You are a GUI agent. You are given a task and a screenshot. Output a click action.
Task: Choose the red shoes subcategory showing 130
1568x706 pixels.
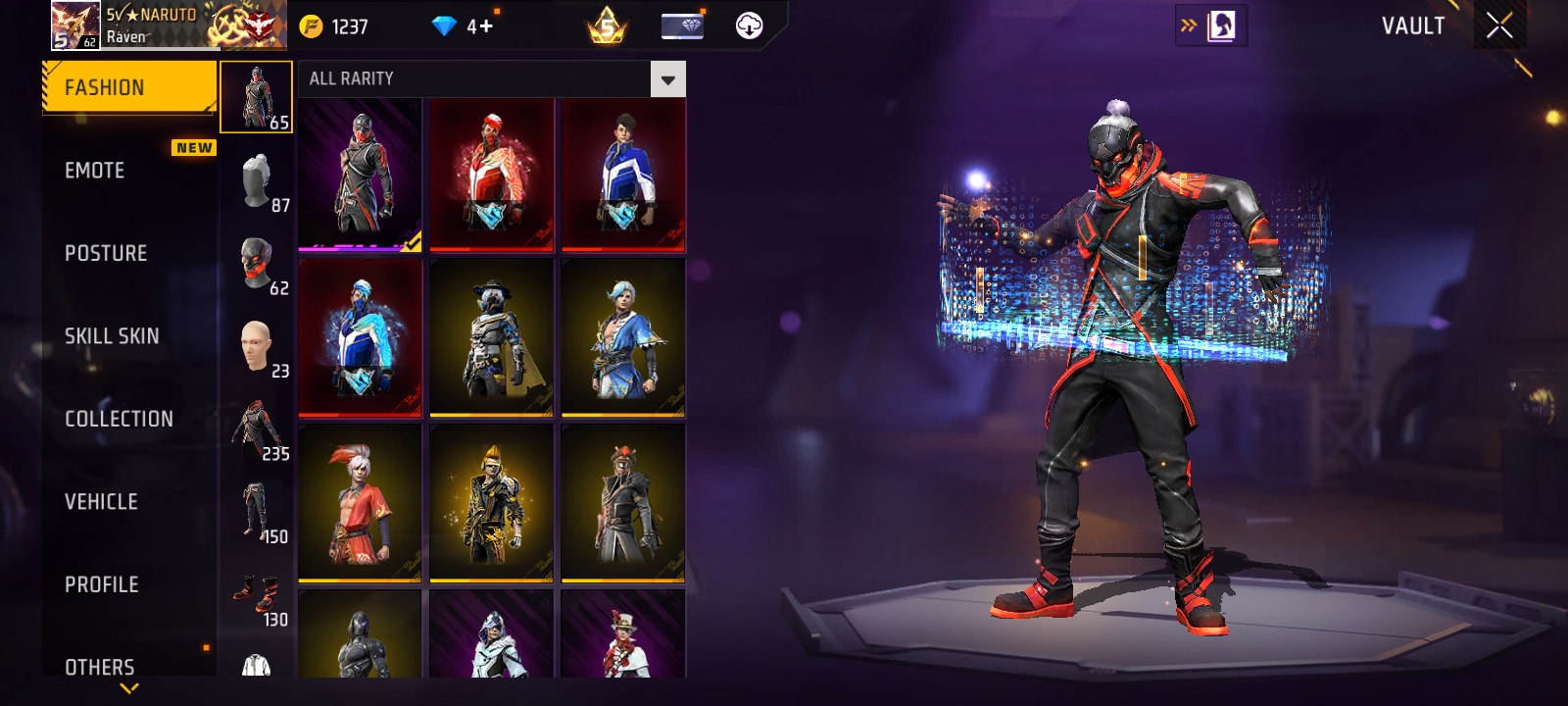(x=258, y=595)
